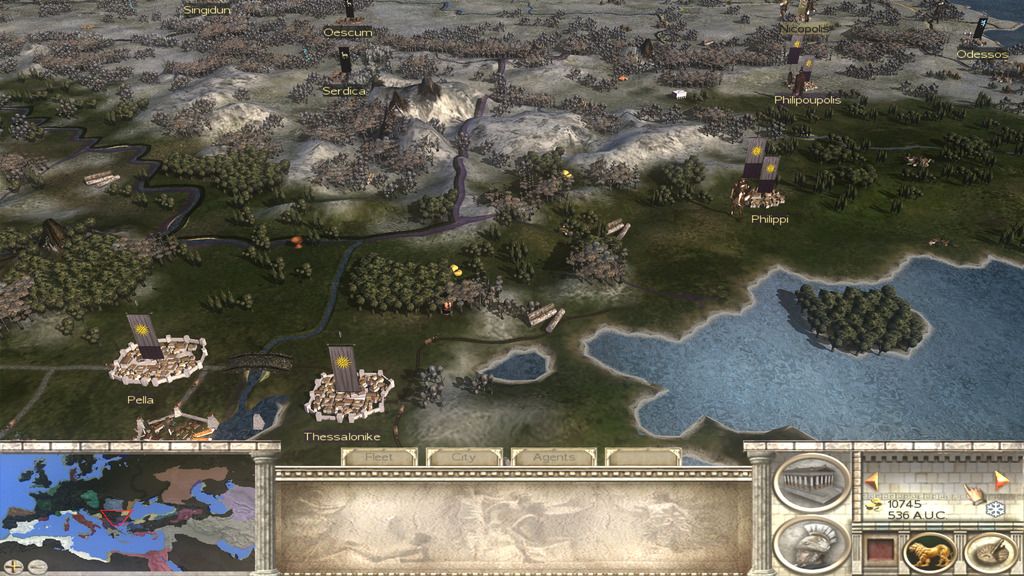Select the previous item with the left arrow
Viewport: 1024px width, 576px height.
pyautogui.click(x=871, y=478)
